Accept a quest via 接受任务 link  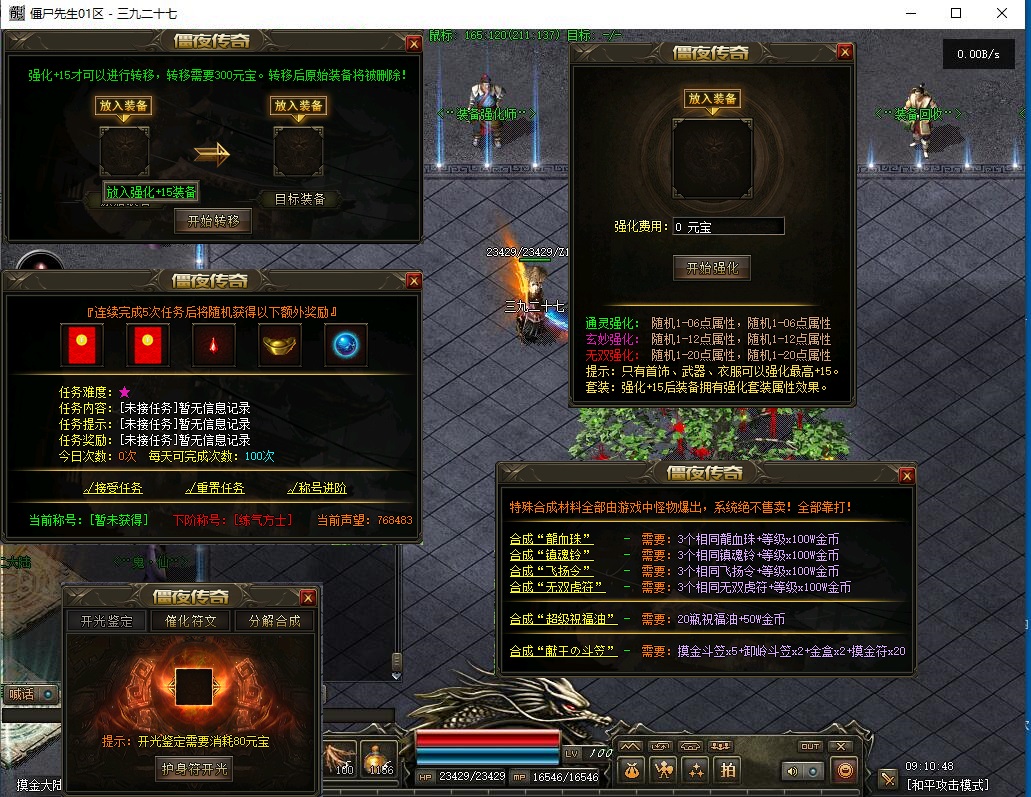point(113,488)
